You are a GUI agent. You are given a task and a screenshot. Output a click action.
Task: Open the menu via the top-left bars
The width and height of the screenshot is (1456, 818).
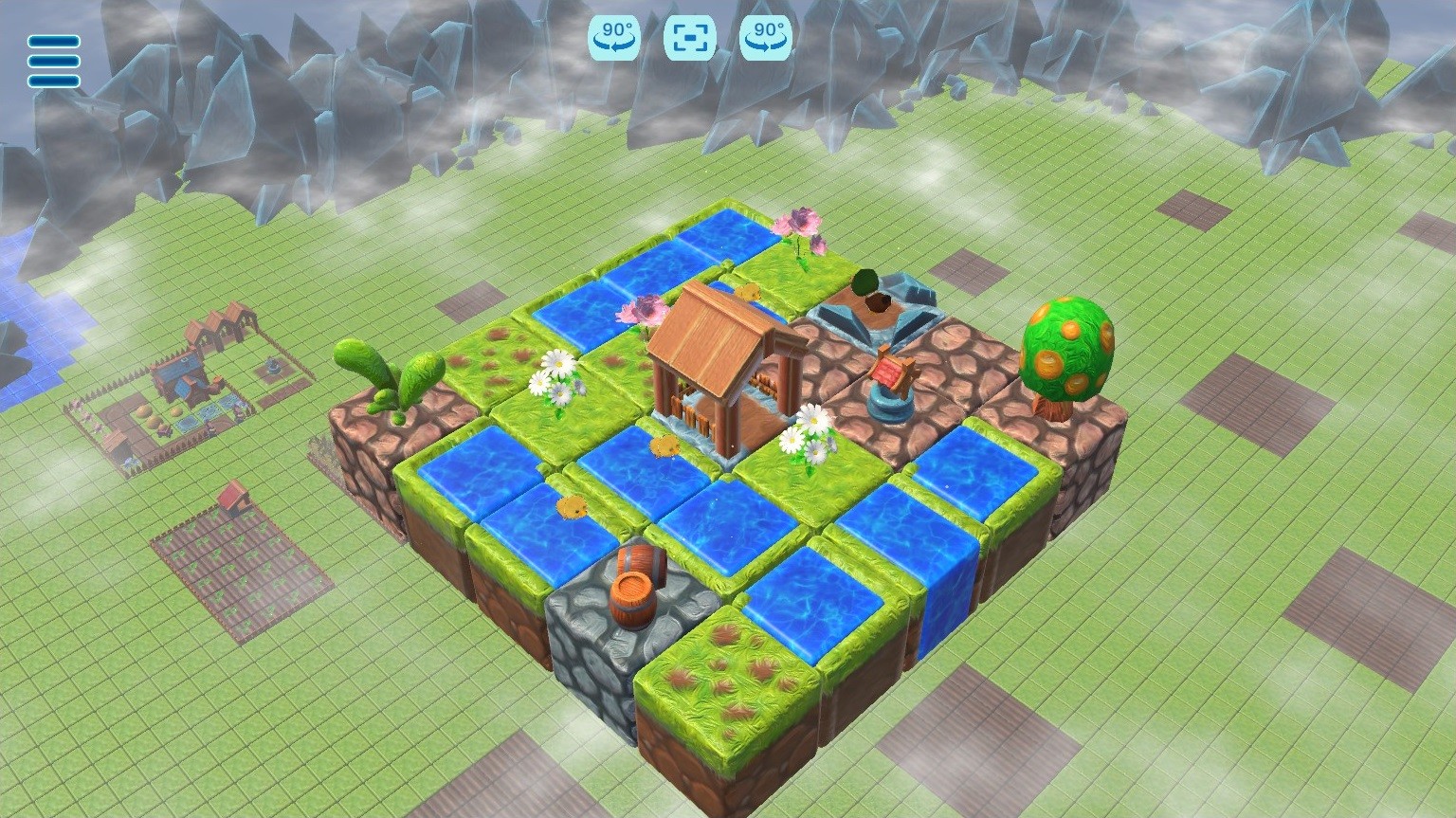[x=52, y=62]
